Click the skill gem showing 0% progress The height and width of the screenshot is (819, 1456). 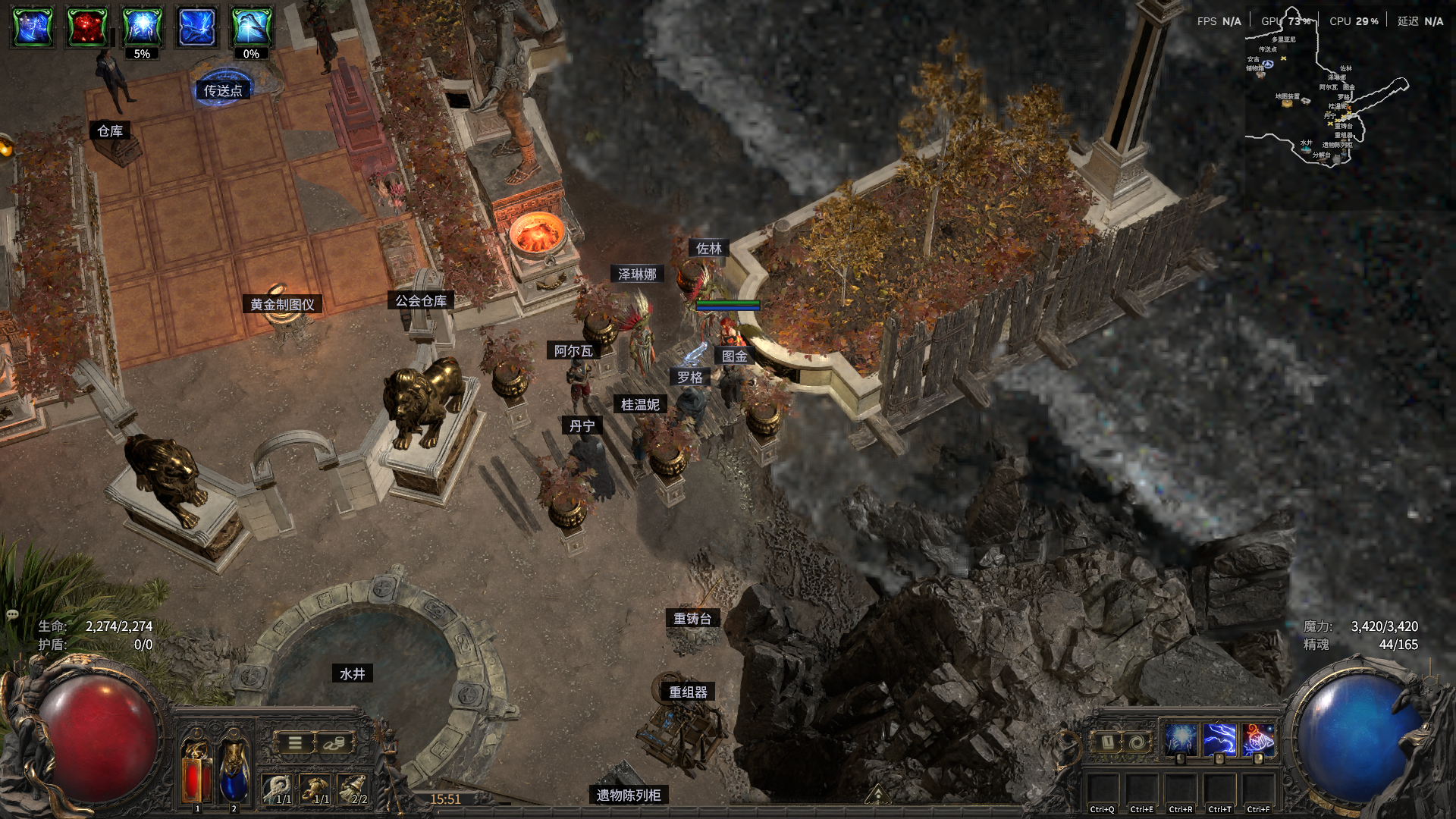250,27
